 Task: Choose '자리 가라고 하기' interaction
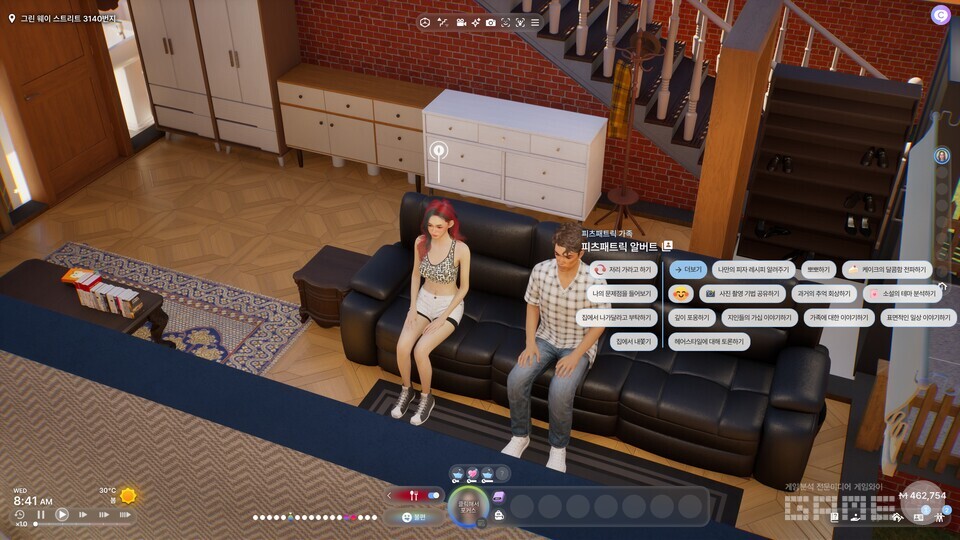click(x=623, y=269)
